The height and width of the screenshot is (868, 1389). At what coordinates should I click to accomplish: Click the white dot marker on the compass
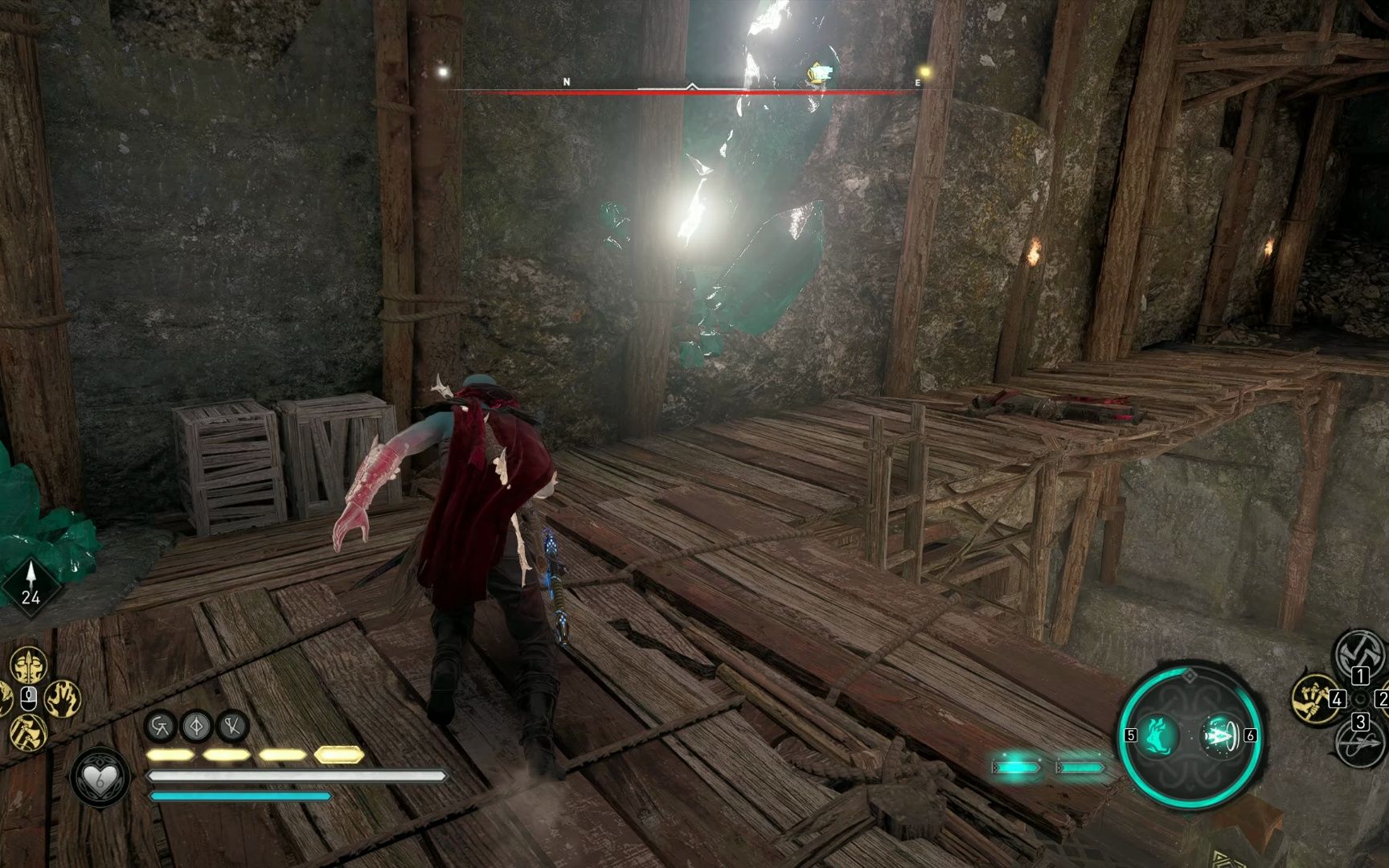[x=442, y=72]
